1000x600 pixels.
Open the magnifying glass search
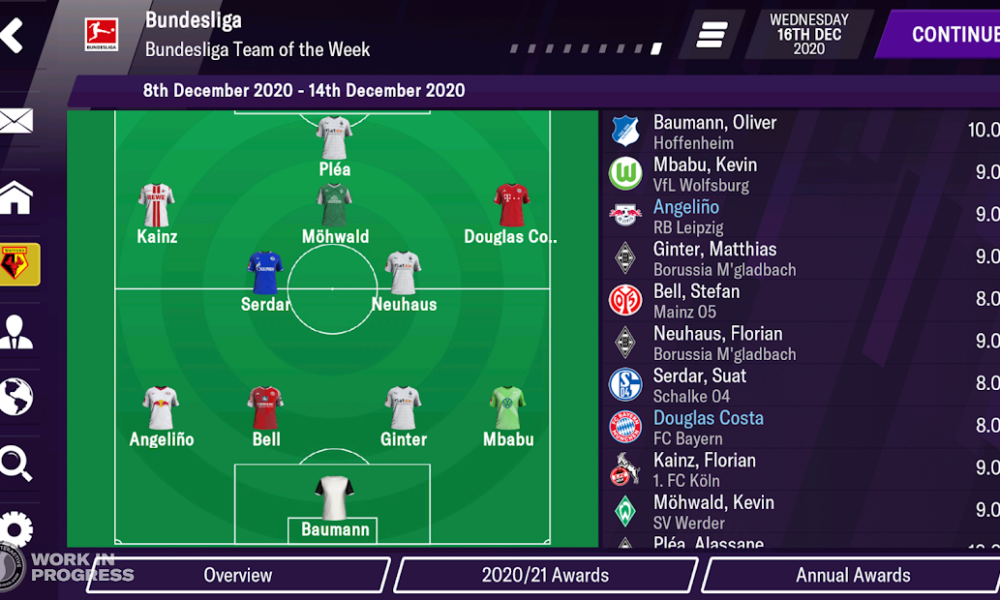16,462
